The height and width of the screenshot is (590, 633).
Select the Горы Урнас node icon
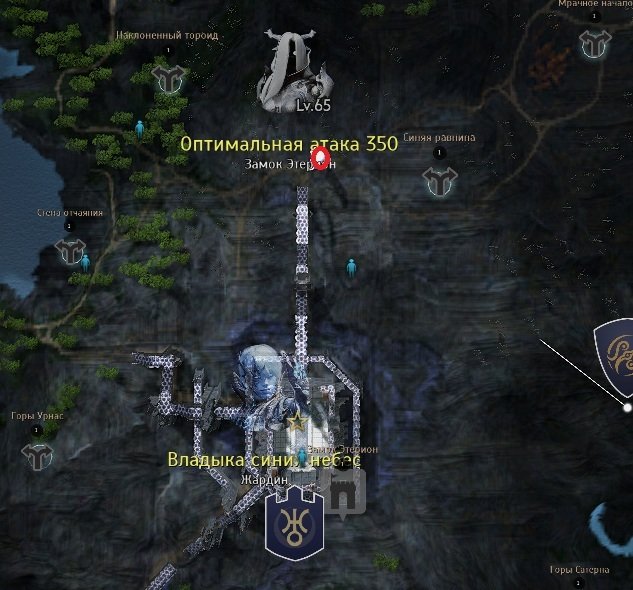[x=37, y=455]
